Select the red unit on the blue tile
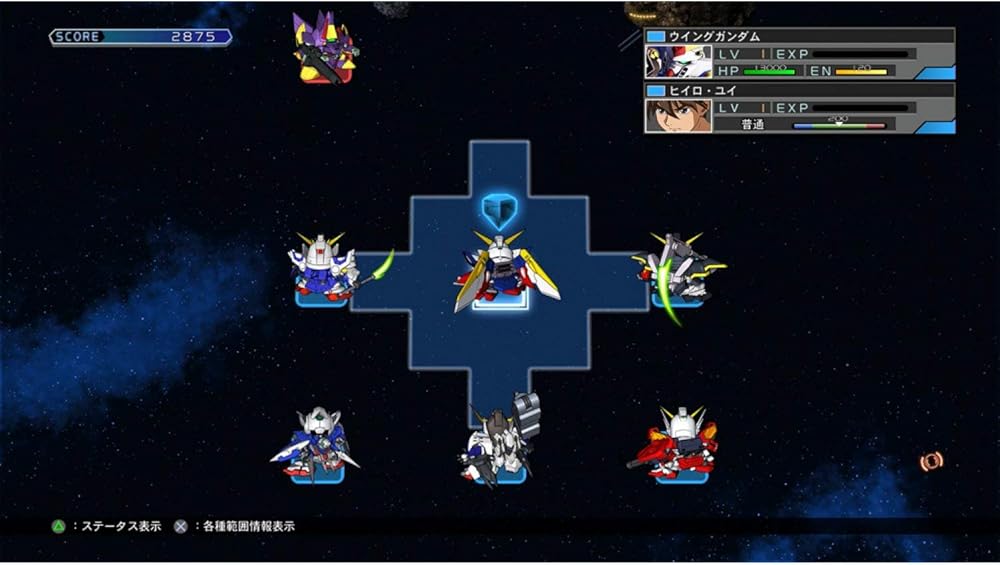This screenshot has height=565, width=1000. (680, 443)
